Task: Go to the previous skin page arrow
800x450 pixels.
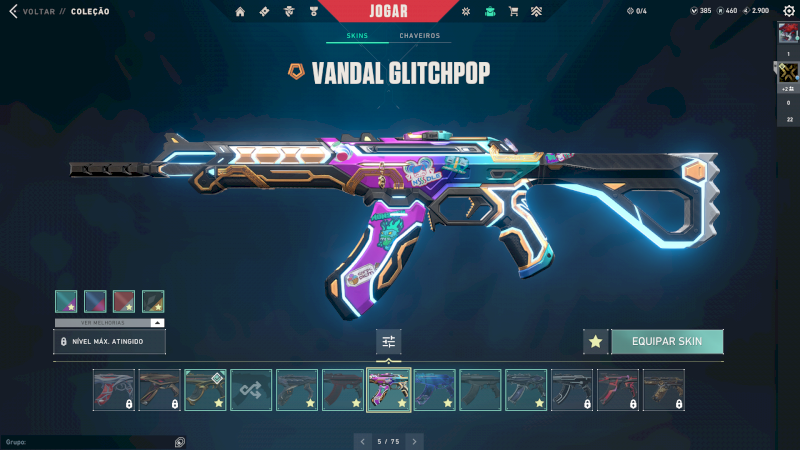Action: click(363, 440)
